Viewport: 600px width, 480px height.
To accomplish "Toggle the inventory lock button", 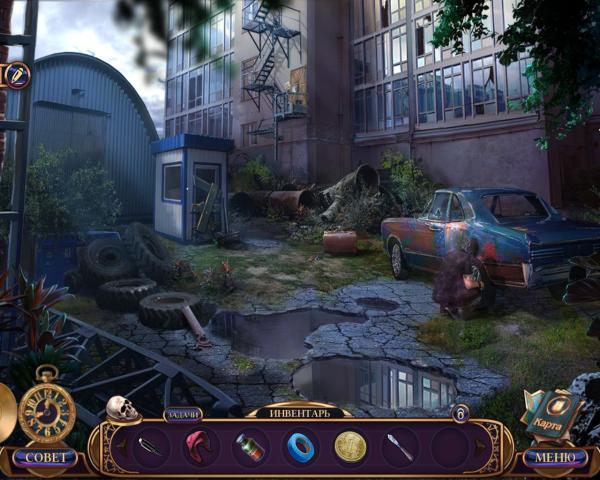I will pyautogui.click(x=460, y=413).
